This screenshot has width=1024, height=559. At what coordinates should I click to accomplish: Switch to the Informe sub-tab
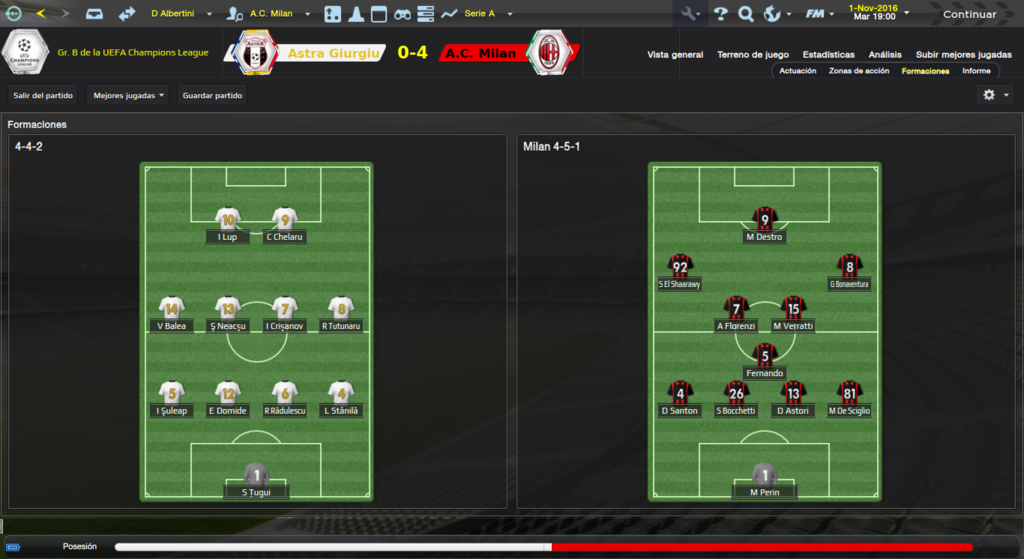pyautogui.click(x=976, y=71)
